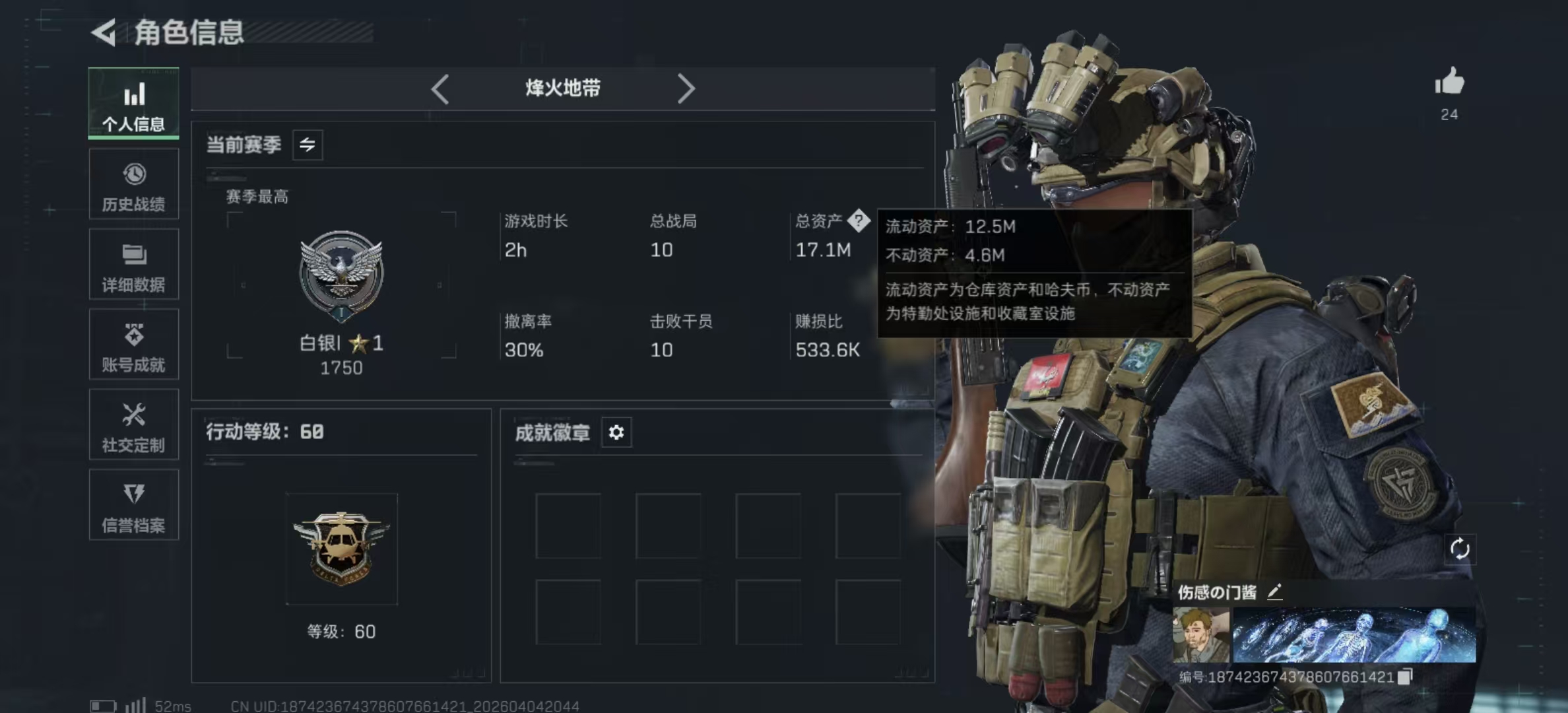Toggle the 当前赛季 season switch button
This screenshot has height=713, width=1568.
308,145
